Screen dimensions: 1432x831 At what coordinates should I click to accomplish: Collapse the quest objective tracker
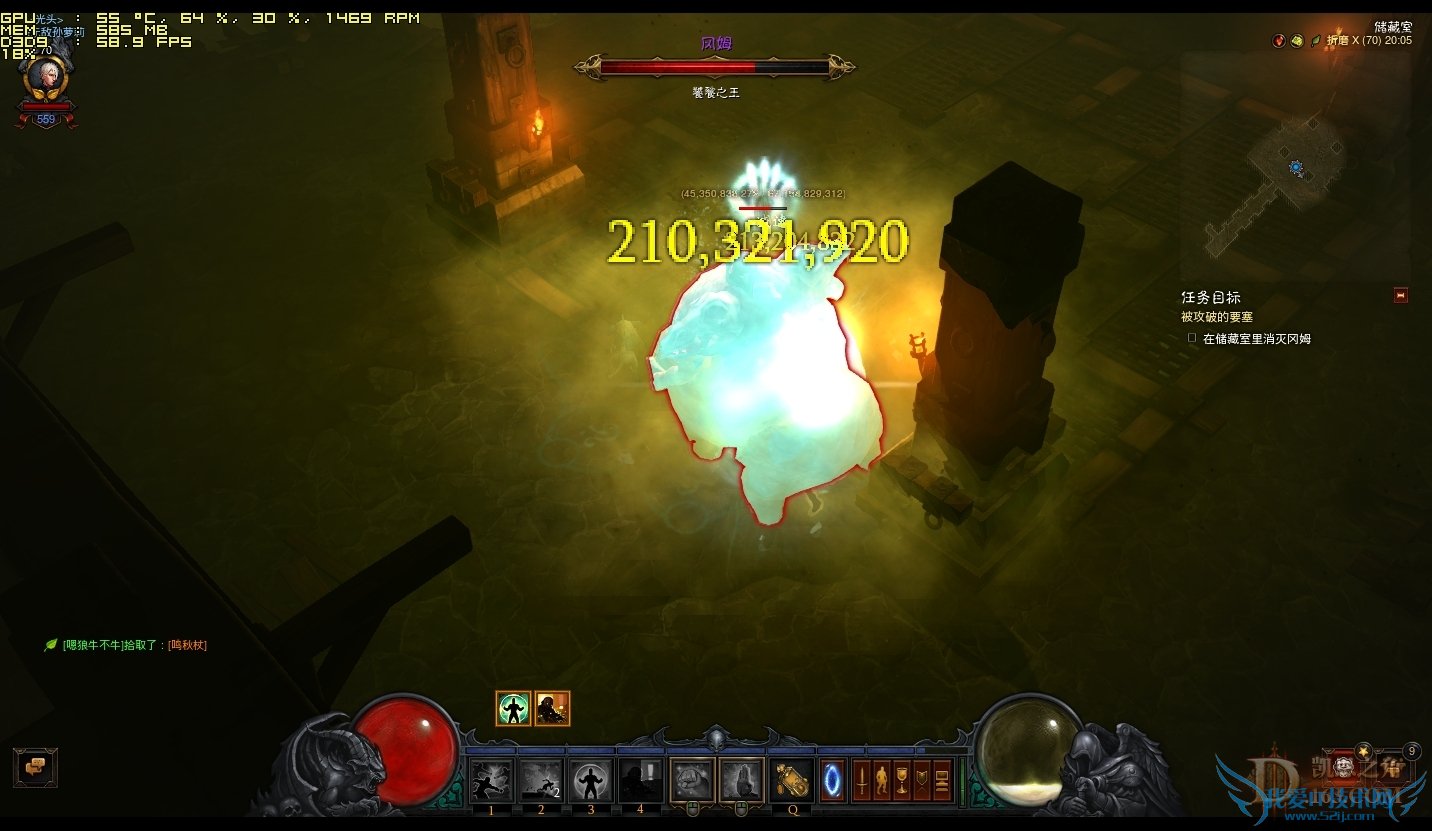tap(1400, 295)
